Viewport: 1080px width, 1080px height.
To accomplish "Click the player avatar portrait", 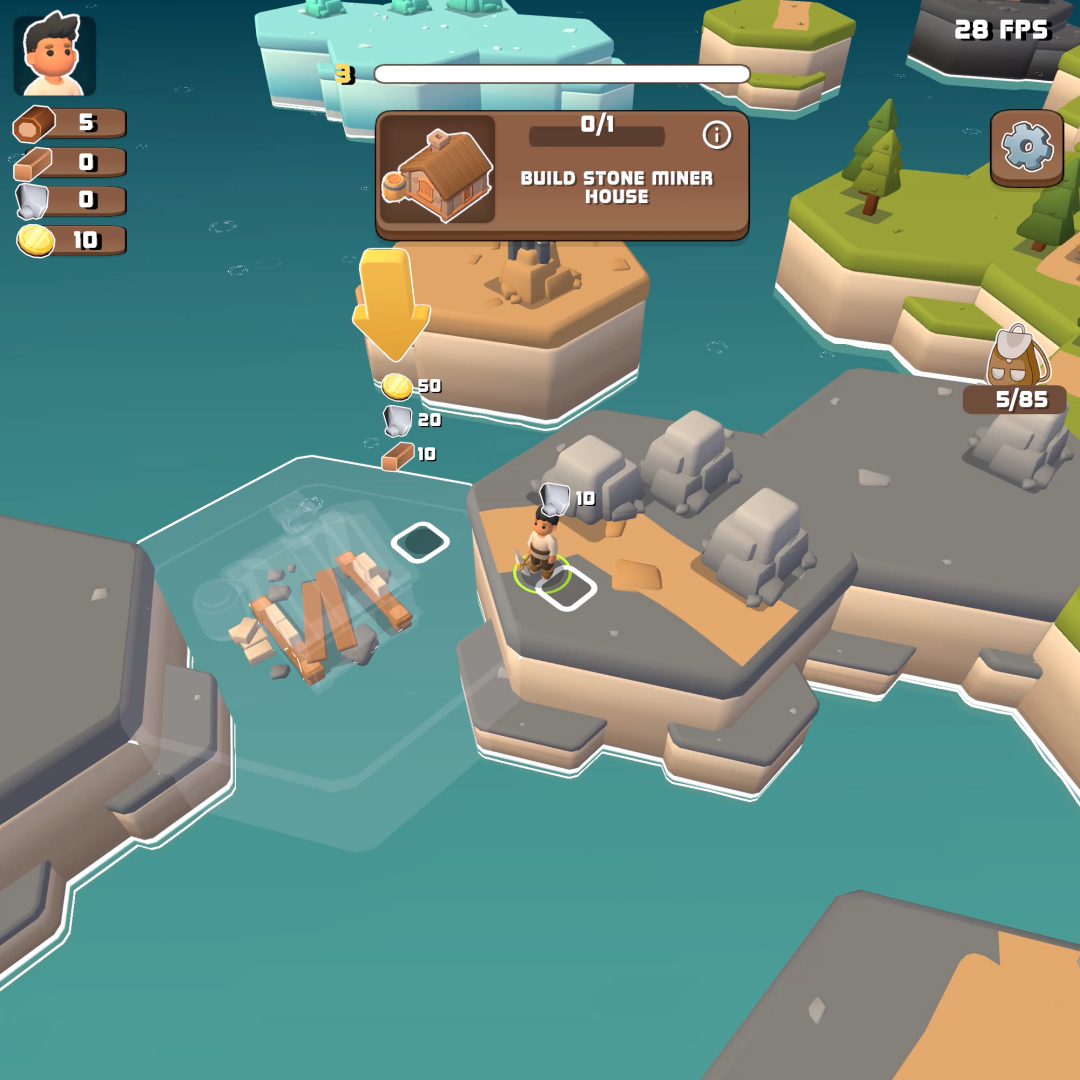I will 55,56.
